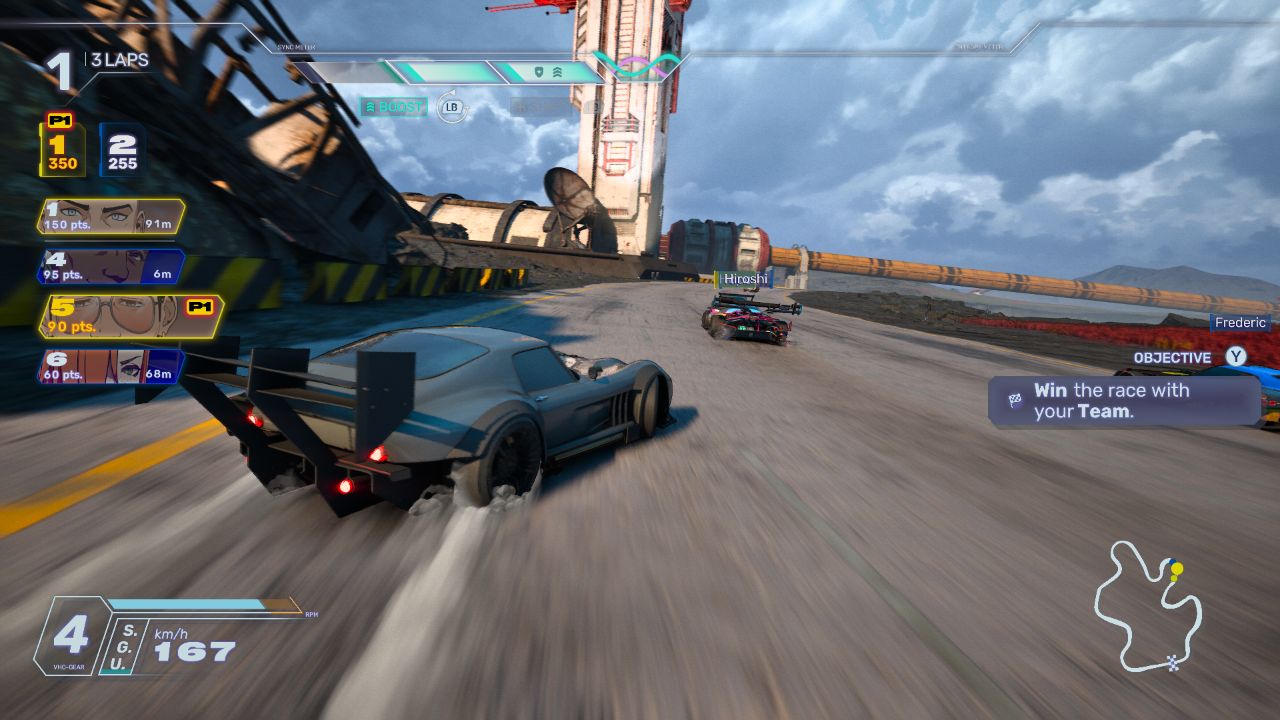
Task: Select the fourth-place racer row with 95 pts
Action: (111, 266)
